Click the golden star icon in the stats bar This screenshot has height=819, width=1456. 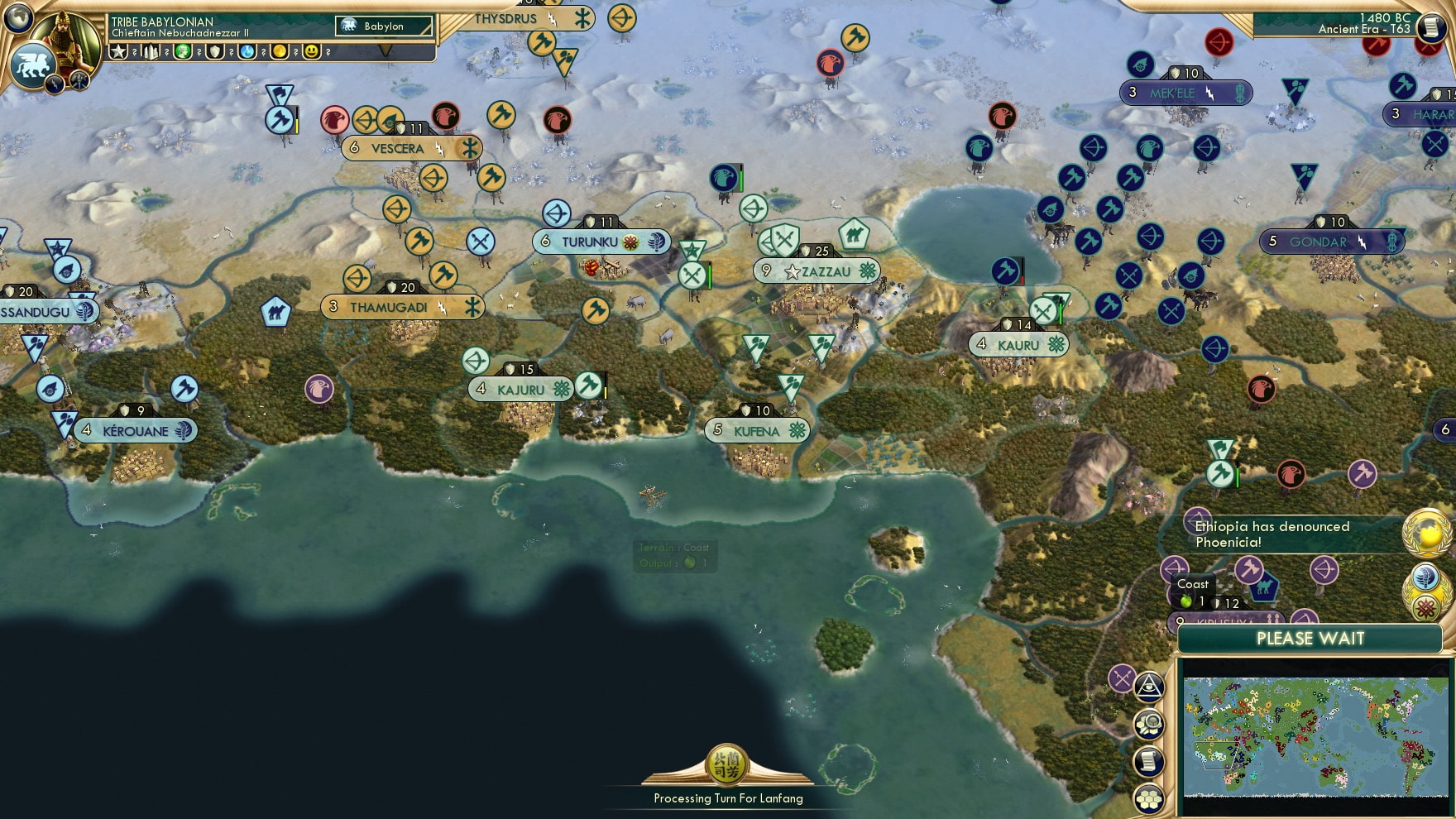point(117,51)
